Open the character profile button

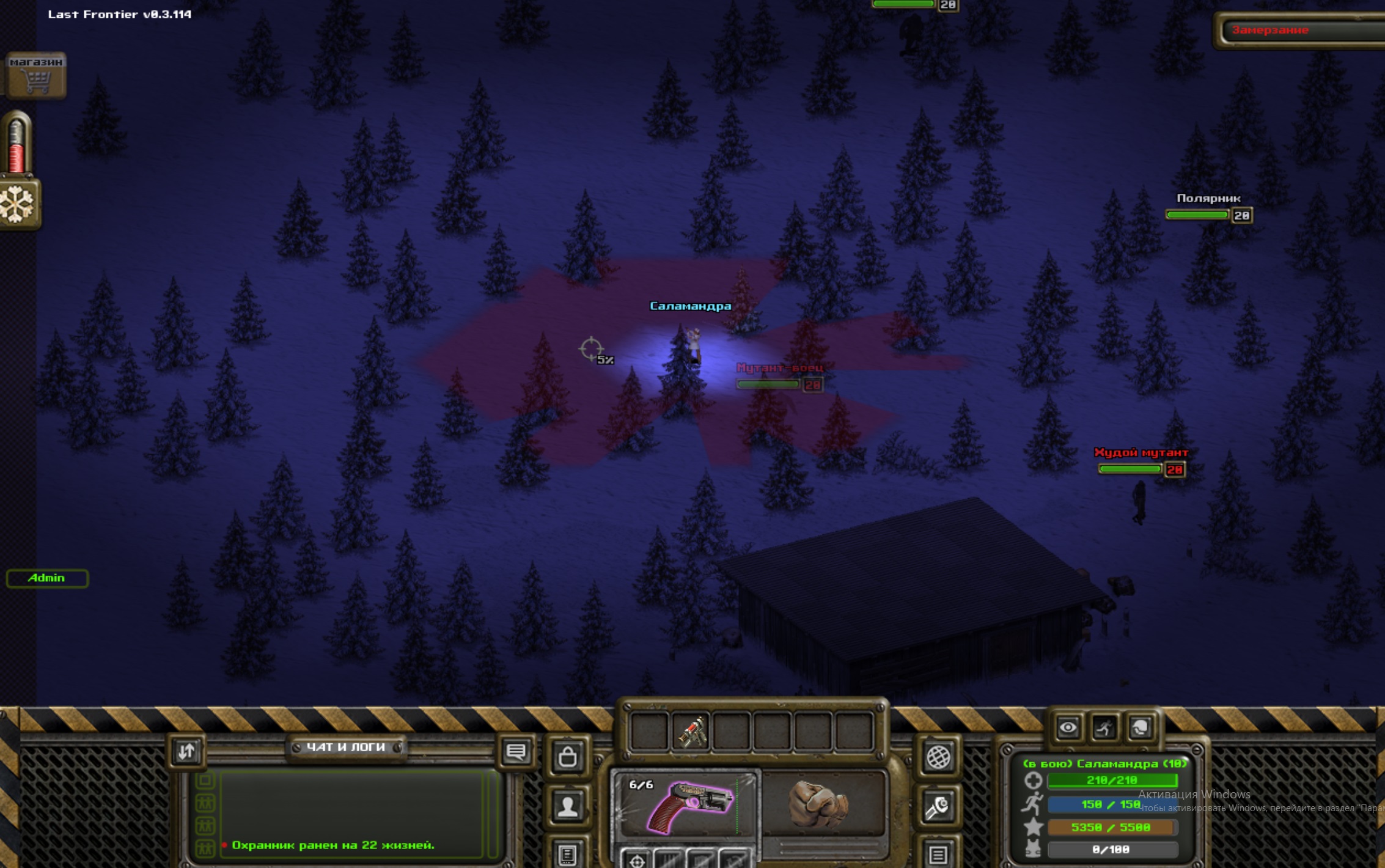tap(567, 807)
